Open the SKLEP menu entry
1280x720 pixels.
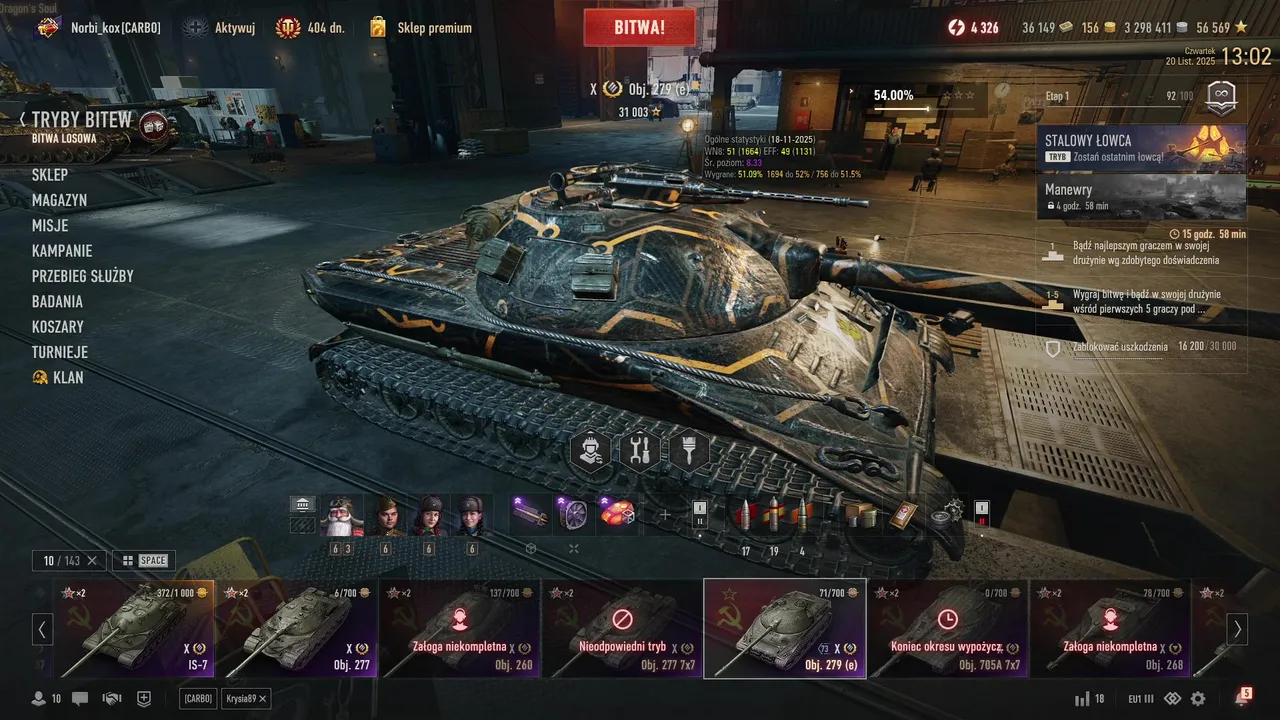50,175
